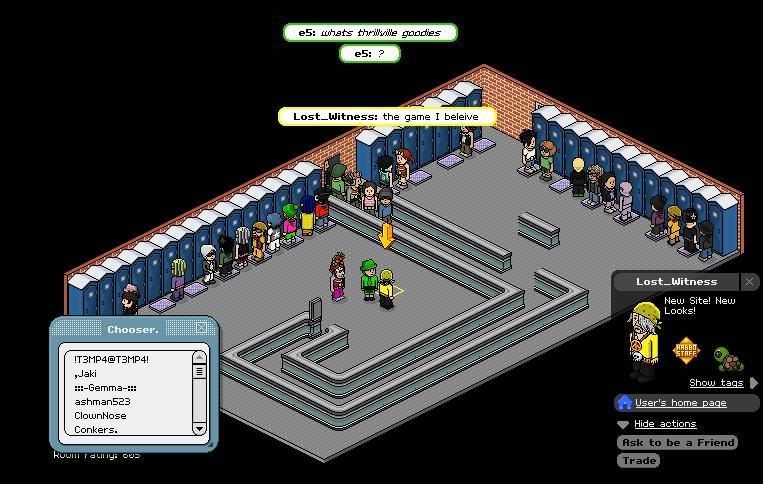Viewport: 764px width, 484px height.
Task: Hide actions in the user panel
Action: (x=664, y=424)
